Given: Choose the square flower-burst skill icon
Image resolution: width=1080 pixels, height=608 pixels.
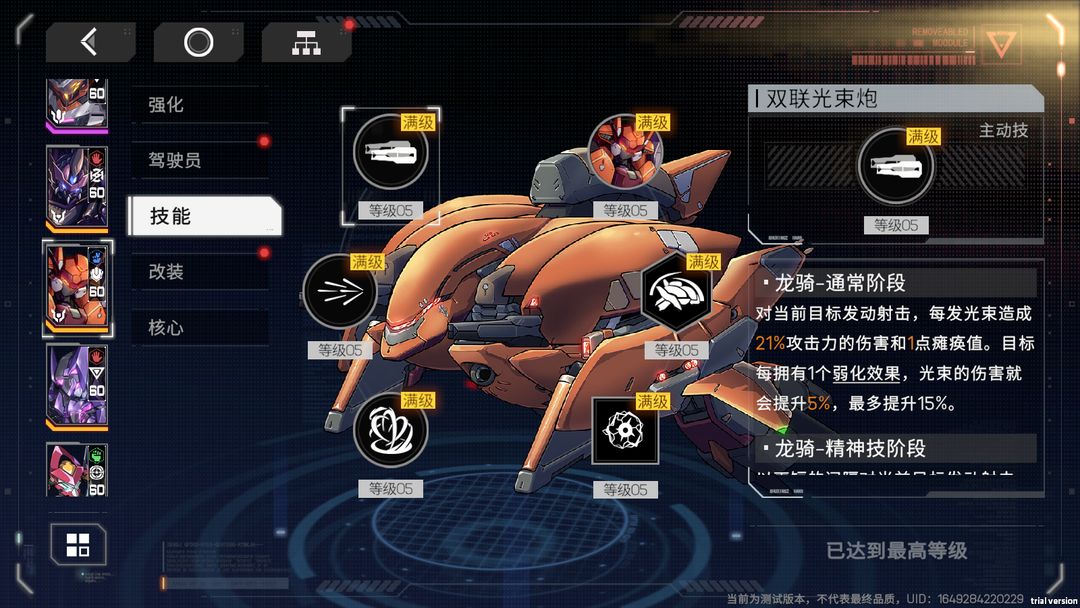Looking at the screenshot, I should [625, 431].
